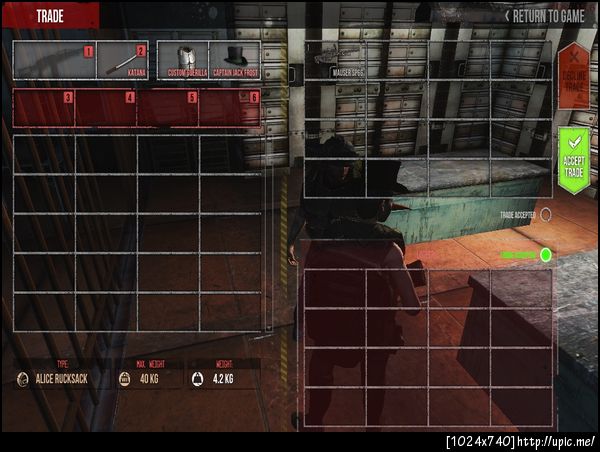The width and height of the screenshot is (600, 452).
Task: Choose the Captain Jack Frost hat slot
Action: pyautogui.click(x=235, y=60)
